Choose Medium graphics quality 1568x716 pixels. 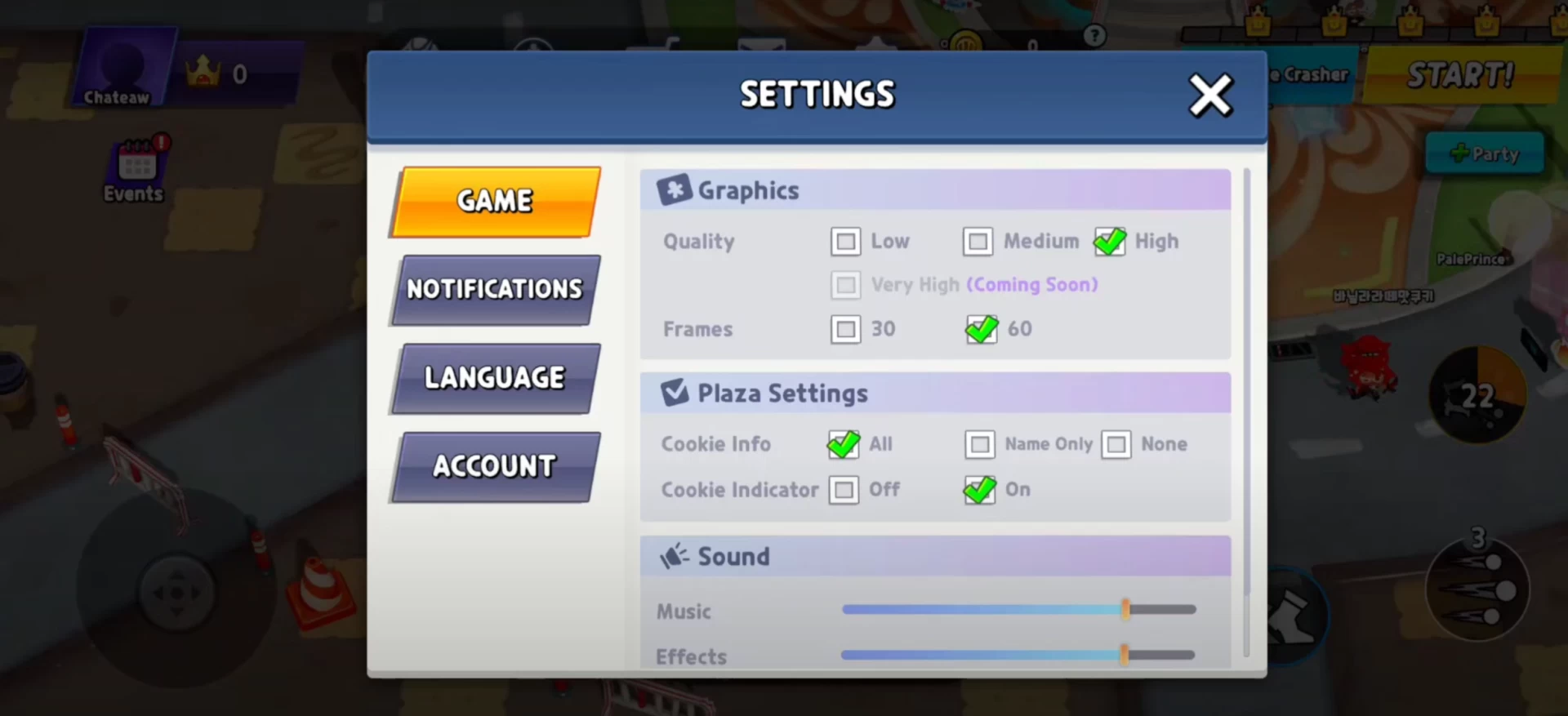978,242
